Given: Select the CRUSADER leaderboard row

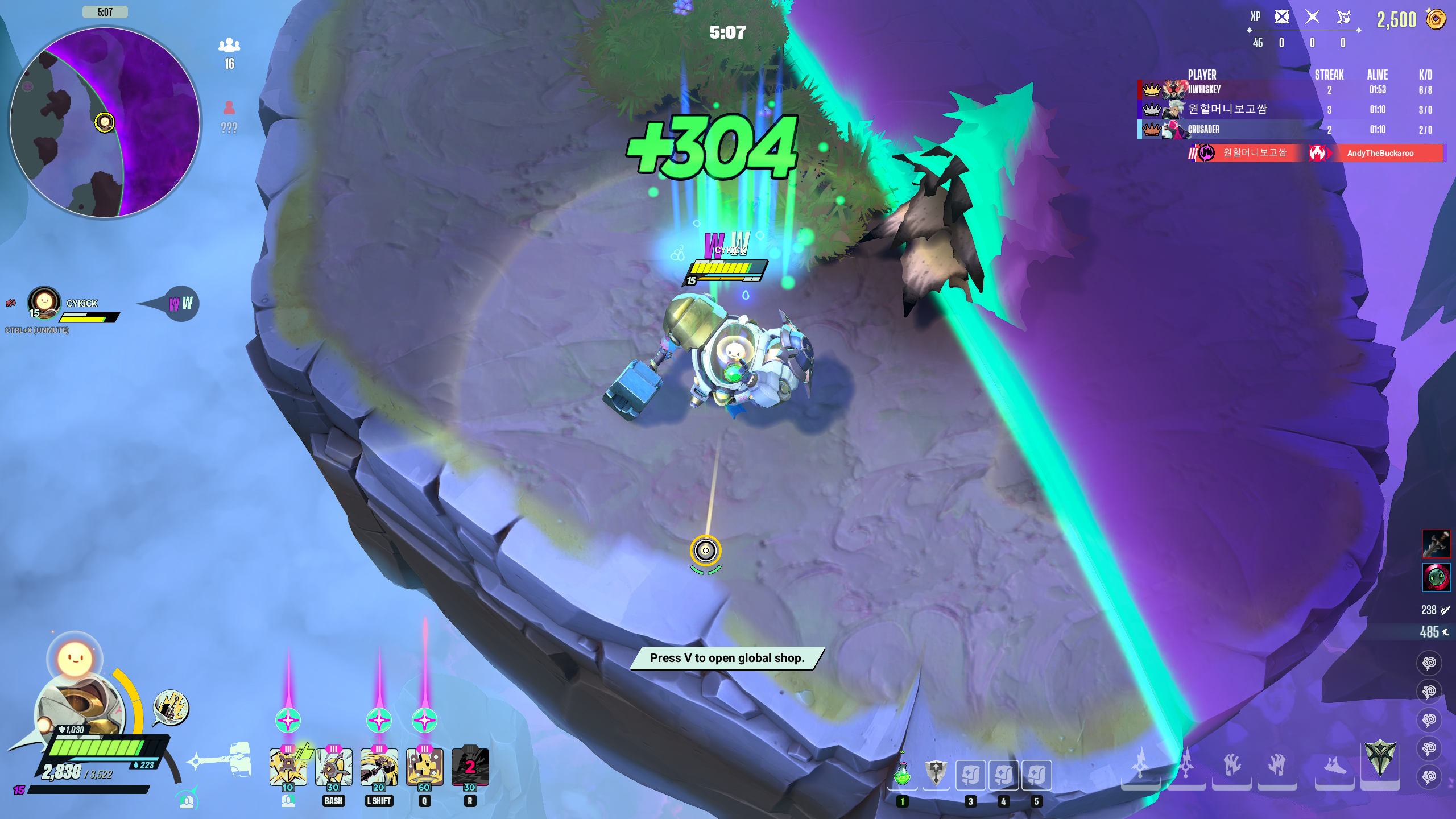Looking at the screenshot, I should point(1285,129).
